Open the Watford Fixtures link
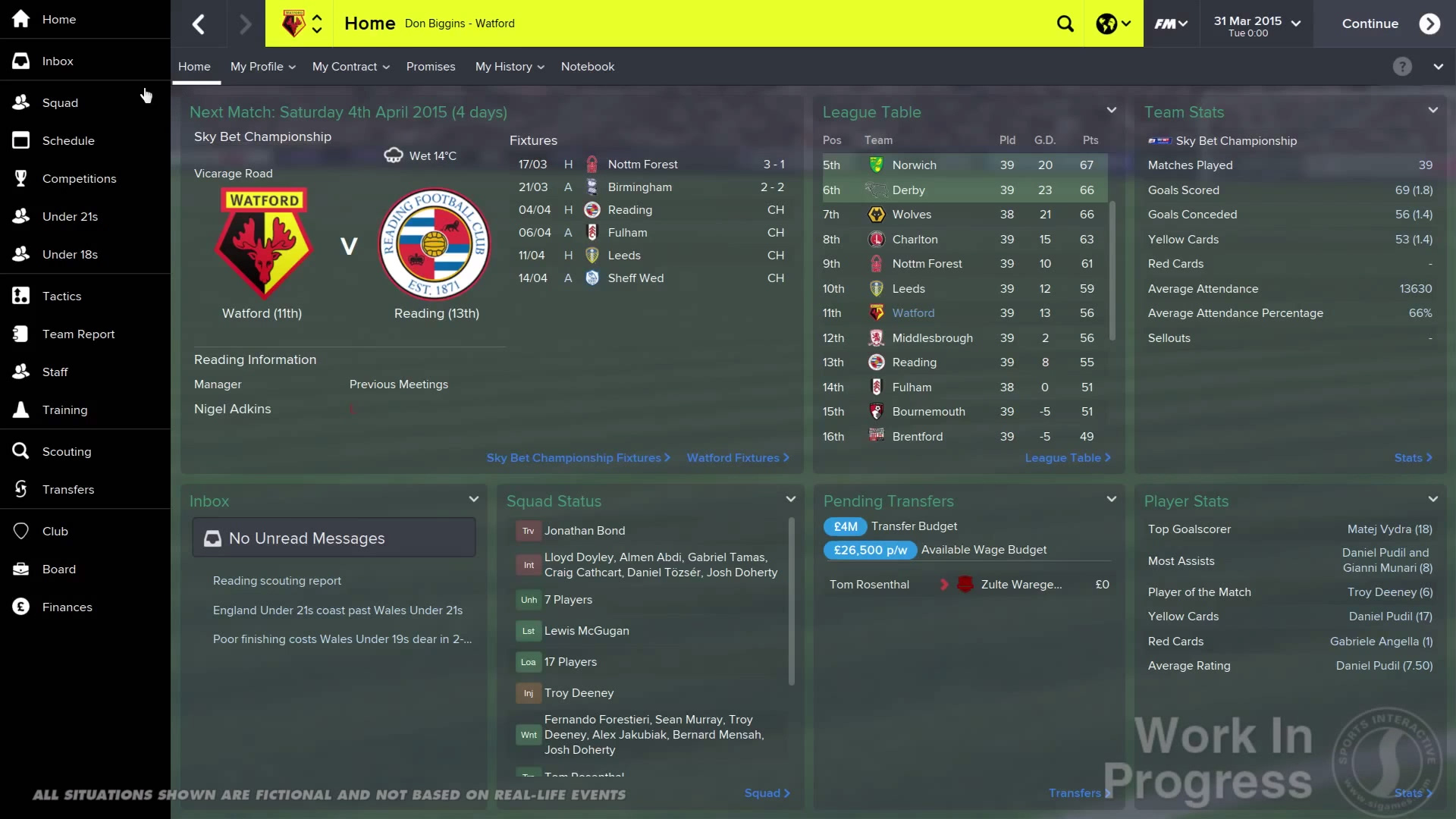Screen dimensions: 1456x819 click(737, 458)
